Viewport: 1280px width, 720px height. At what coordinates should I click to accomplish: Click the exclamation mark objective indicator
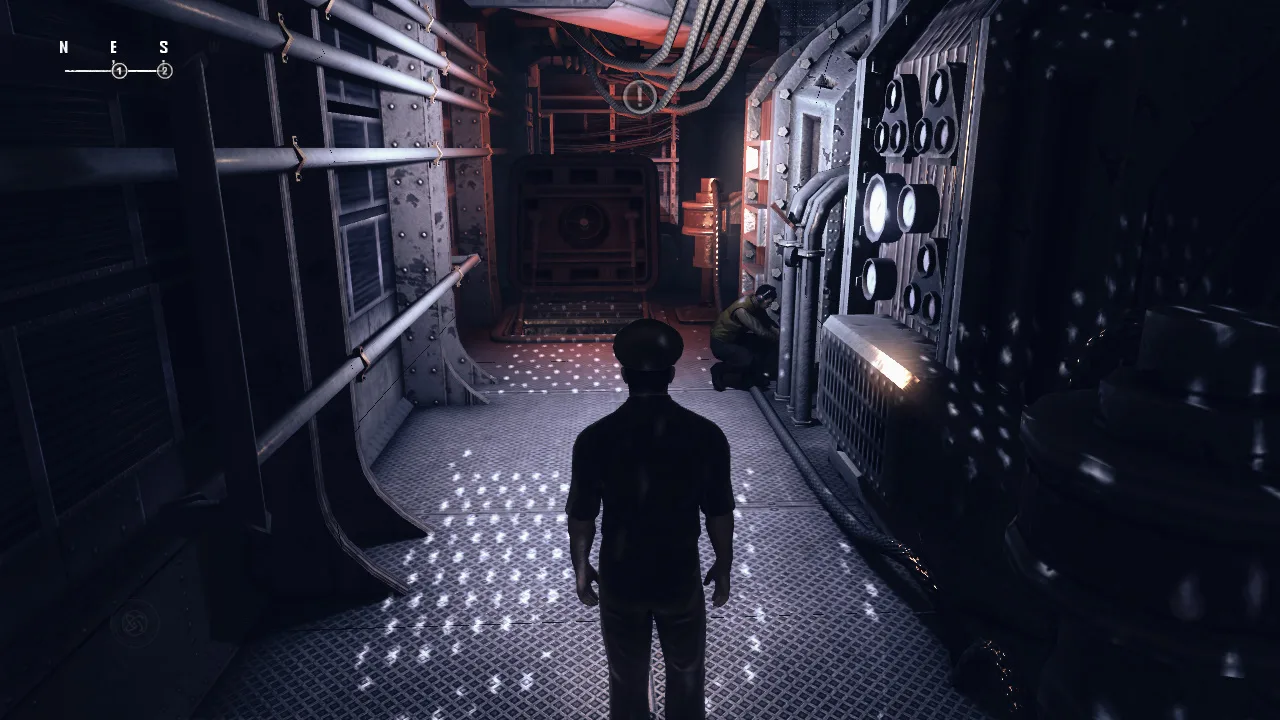[x=639, y=96]
